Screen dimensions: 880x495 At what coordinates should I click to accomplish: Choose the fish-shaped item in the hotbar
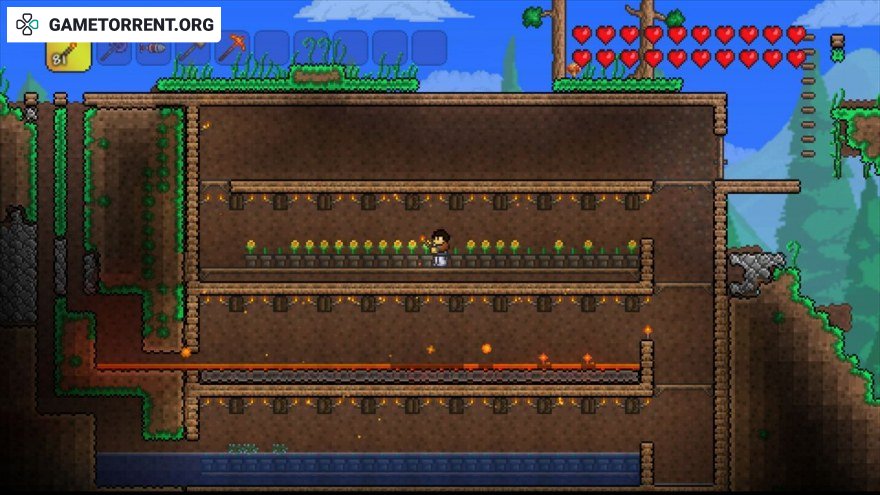point(153,47)
